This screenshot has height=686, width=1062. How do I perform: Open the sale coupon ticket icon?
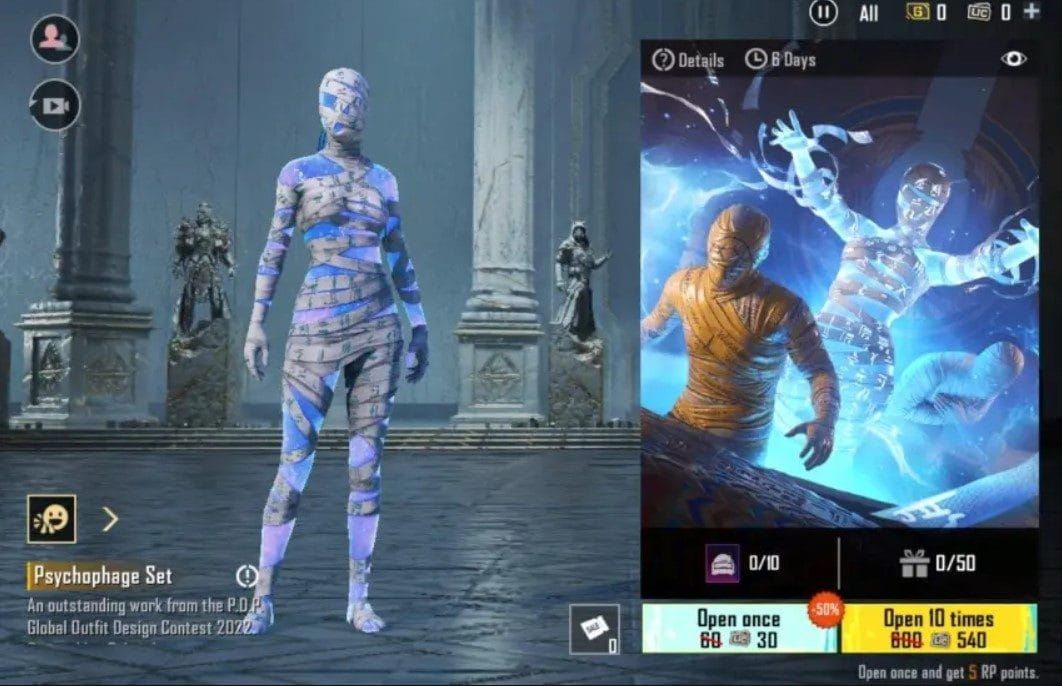(595, 630)
